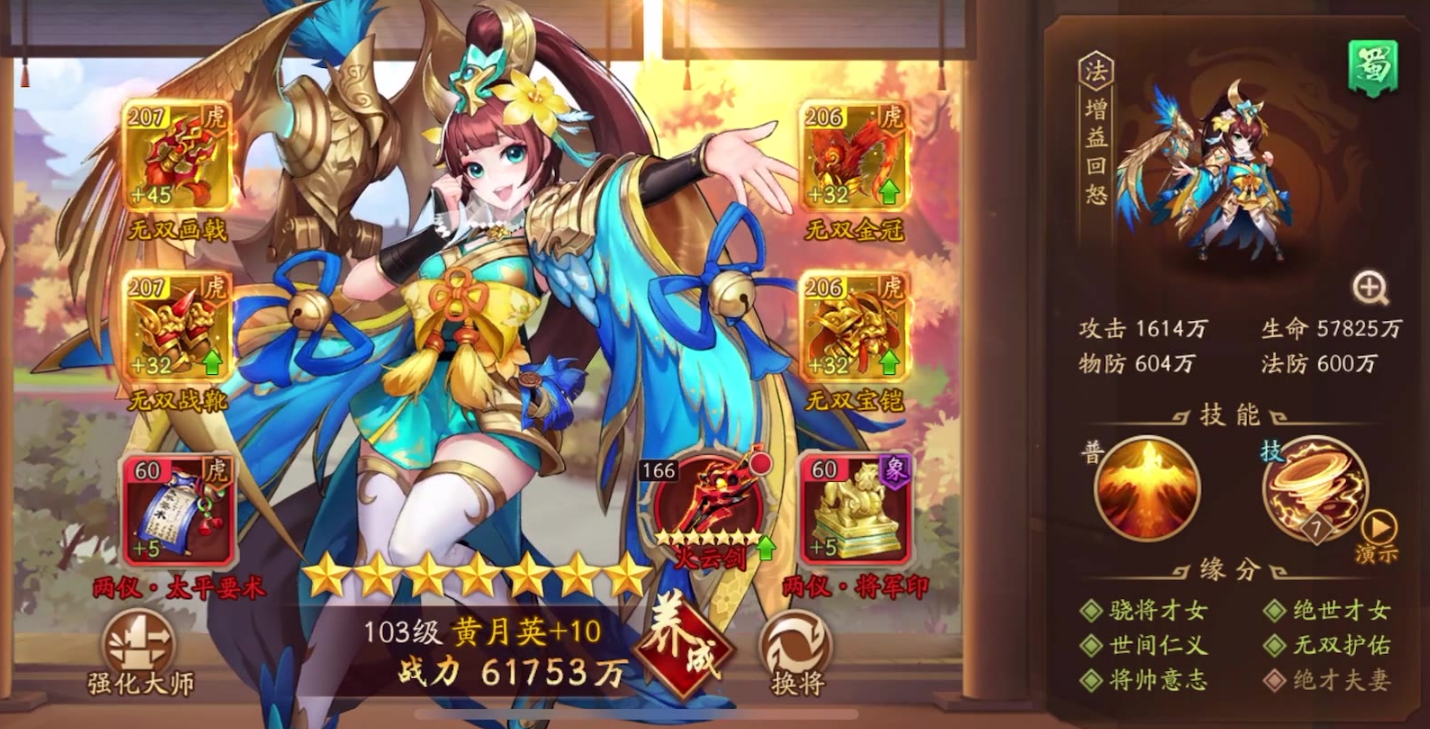Open the phoenix basic skill icon
The width and height of the screenshot is (1430, 729).
pyautogui.click(x=1146, y=487)
